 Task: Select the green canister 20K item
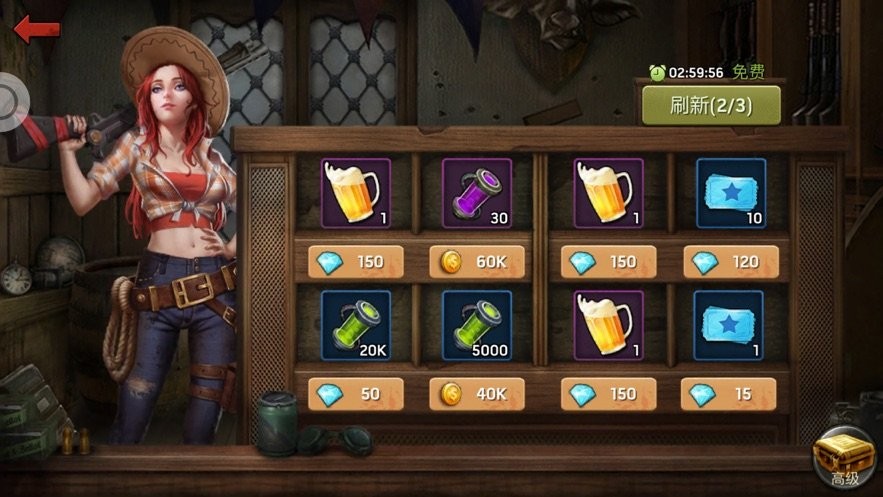(356, 325)
